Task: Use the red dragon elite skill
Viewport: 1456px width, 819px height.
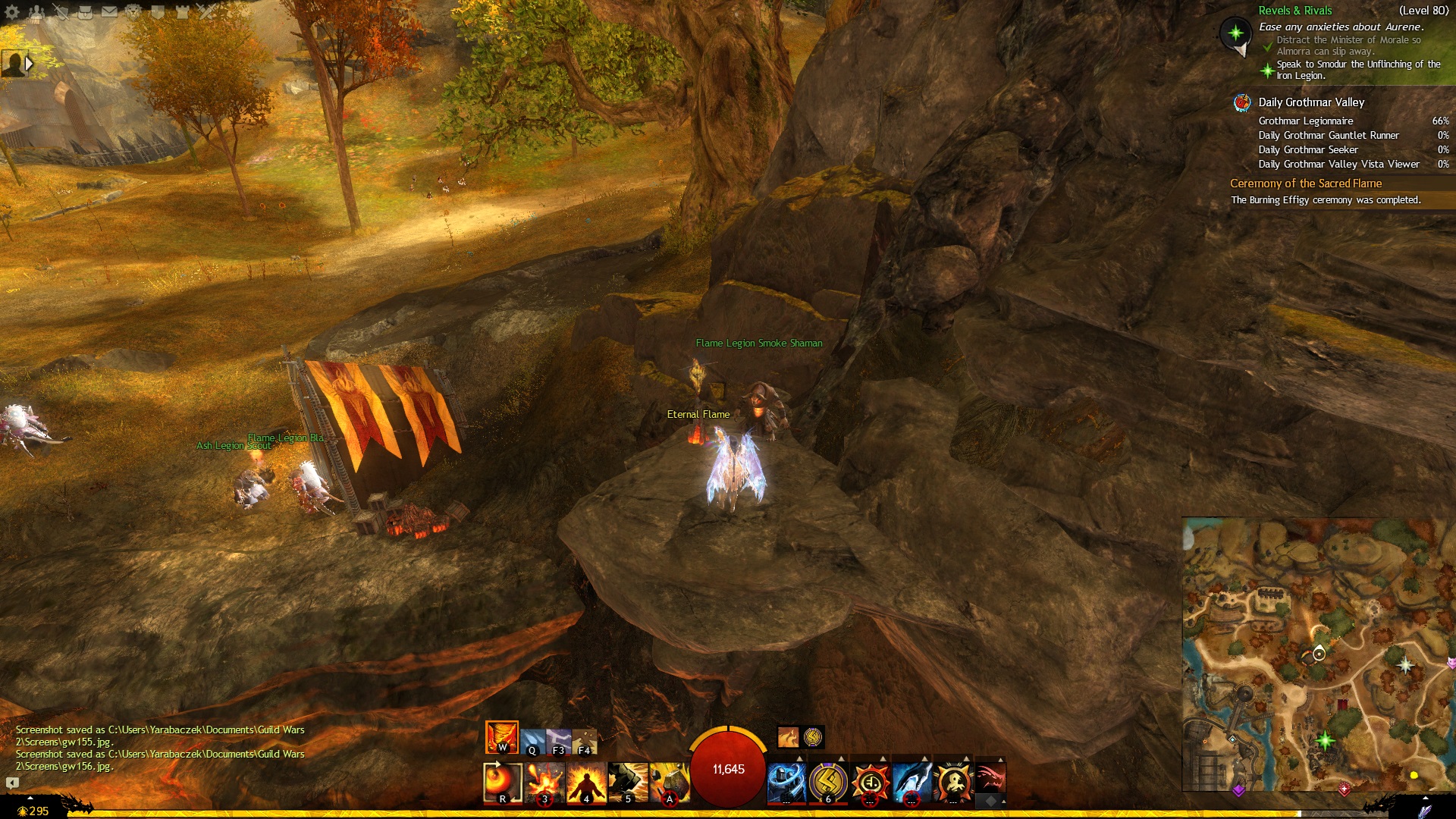Action: point(990,779)
